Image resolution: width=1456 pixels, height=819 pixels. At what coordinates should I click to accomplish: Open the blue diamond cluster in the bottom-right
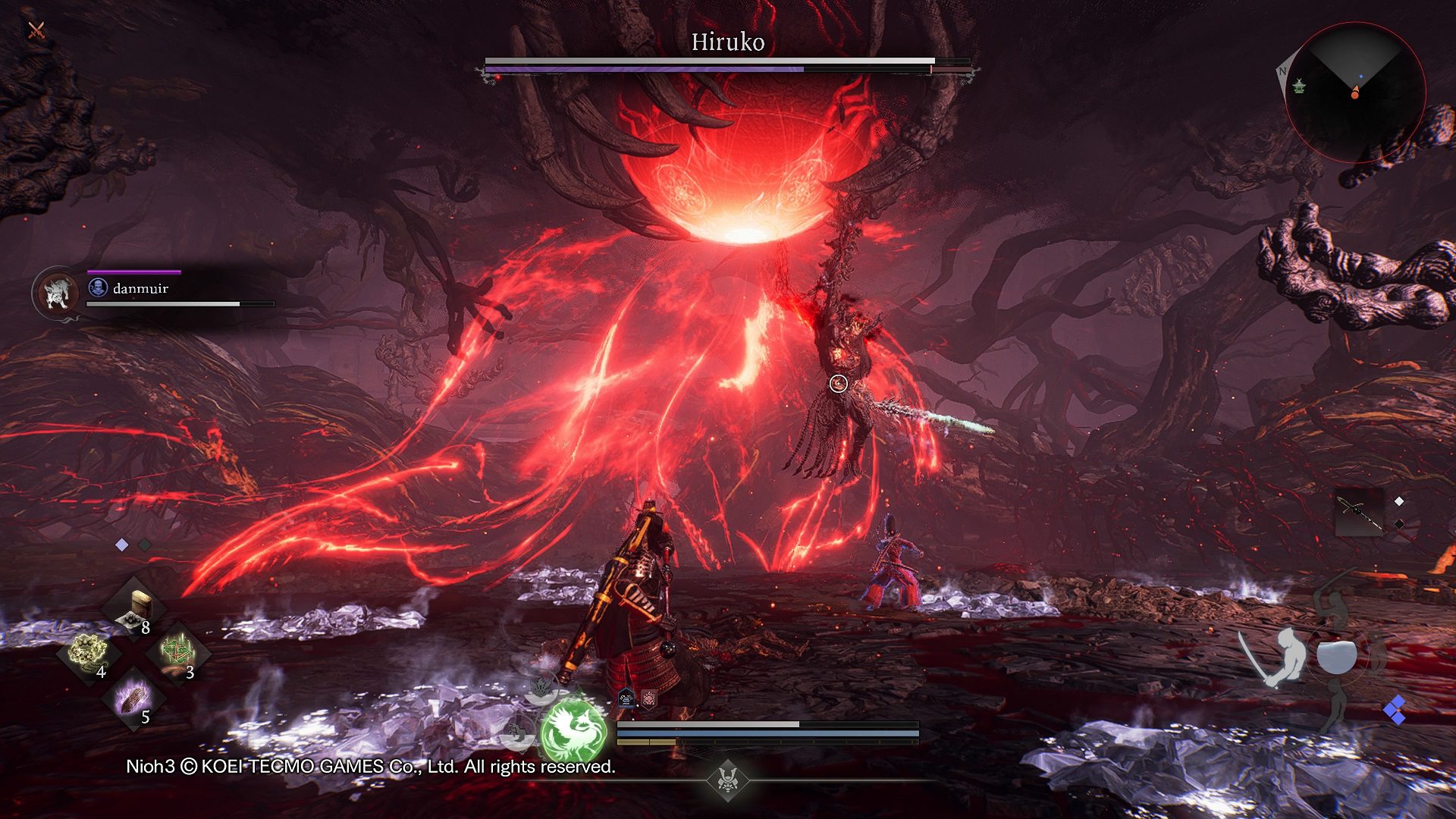[1395, 709]
